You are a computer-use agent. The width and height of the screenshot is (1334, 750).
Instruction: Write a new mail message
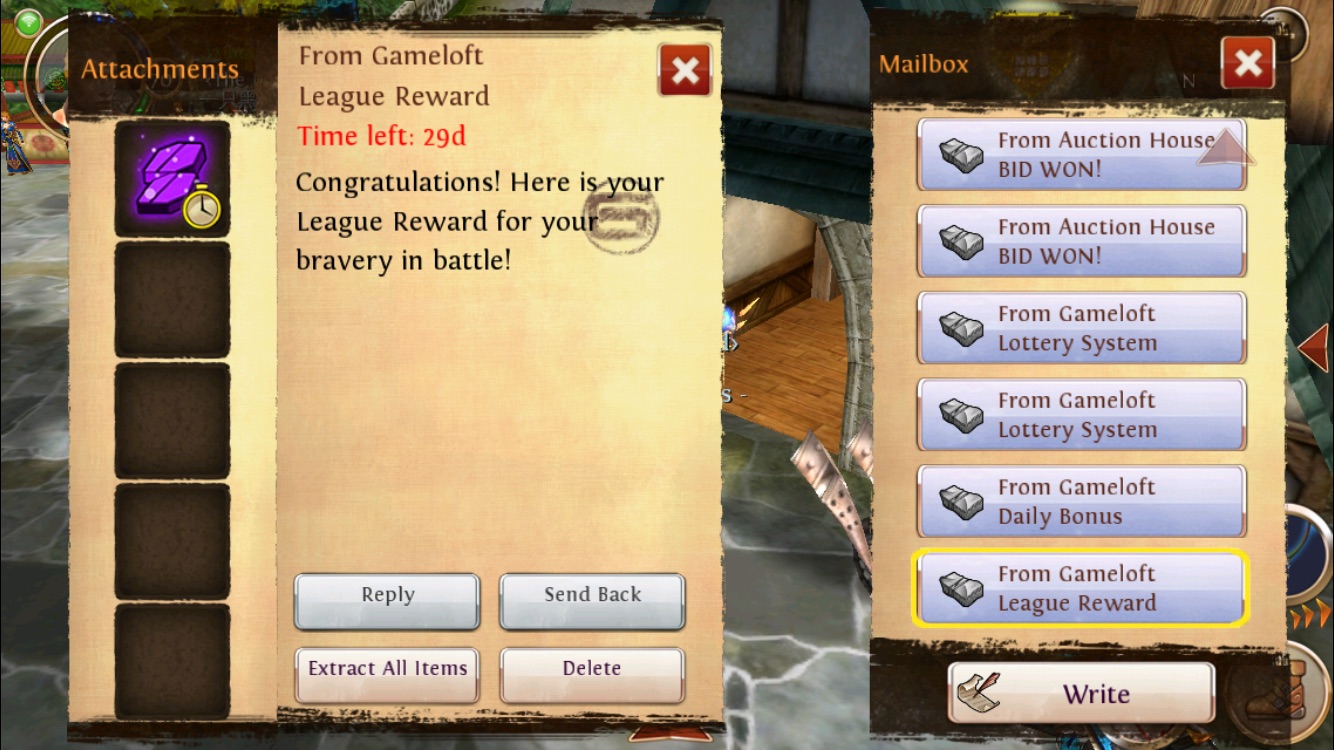point(1081,693)
